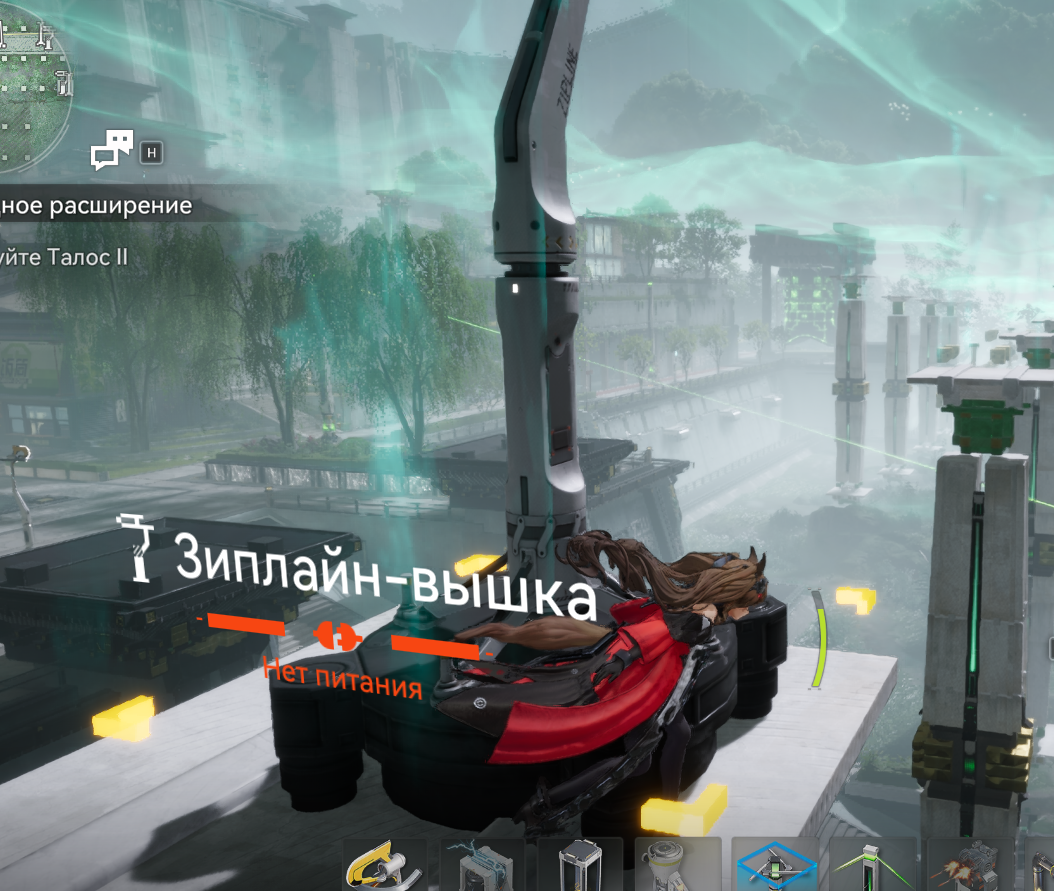Select the yellow curved device hotbar slot

(384, 866)
